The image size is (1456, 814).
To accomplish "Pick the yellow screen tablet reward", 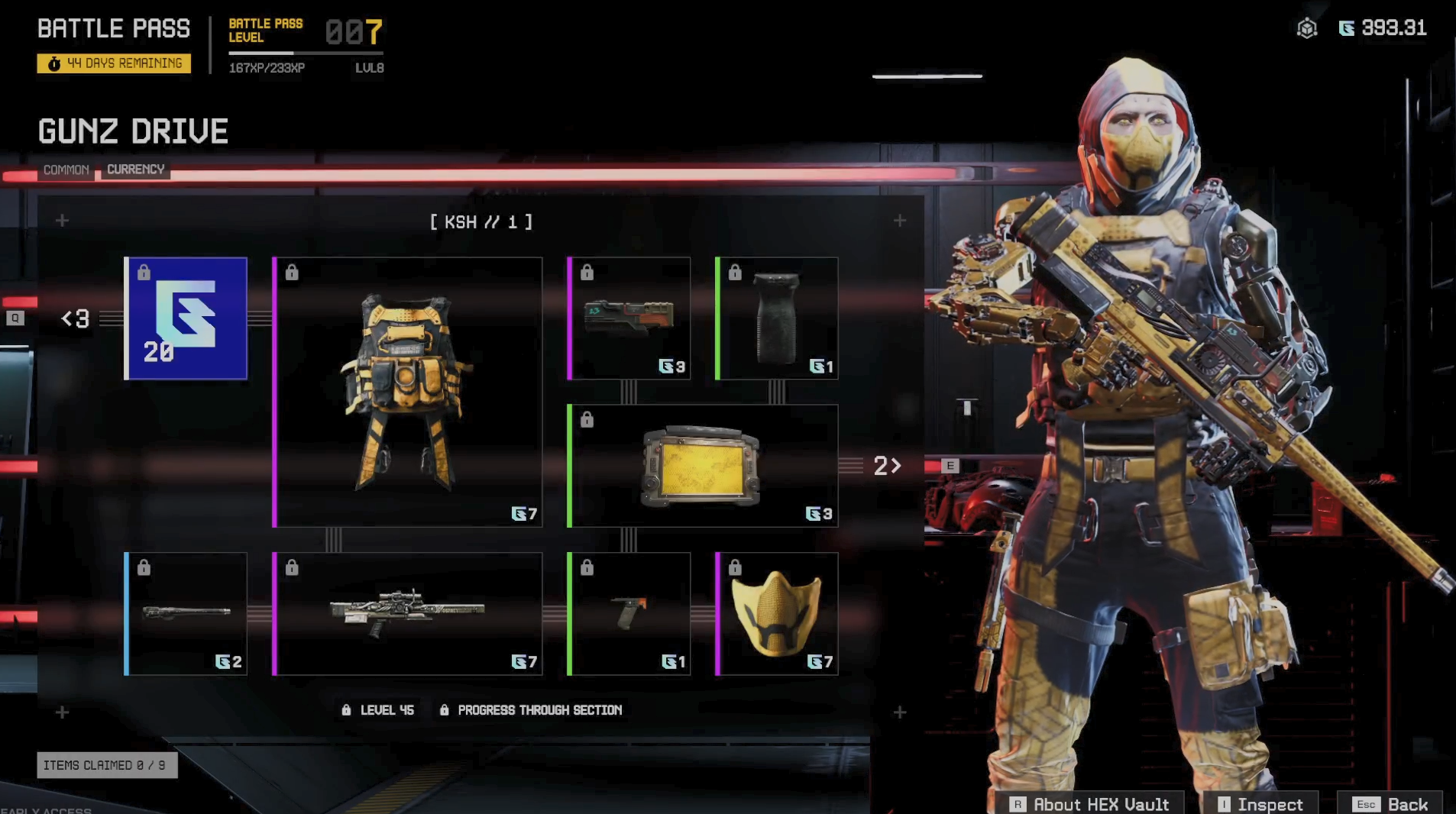I will coord(703,466).
